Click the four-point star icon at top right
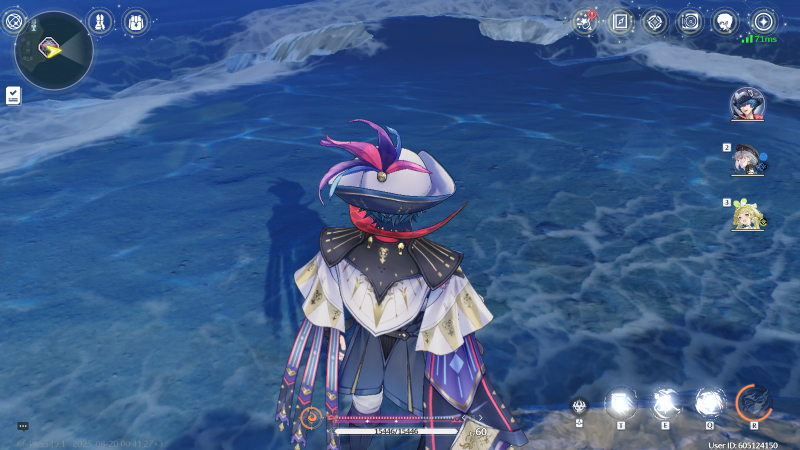 [x=763, y=21]
